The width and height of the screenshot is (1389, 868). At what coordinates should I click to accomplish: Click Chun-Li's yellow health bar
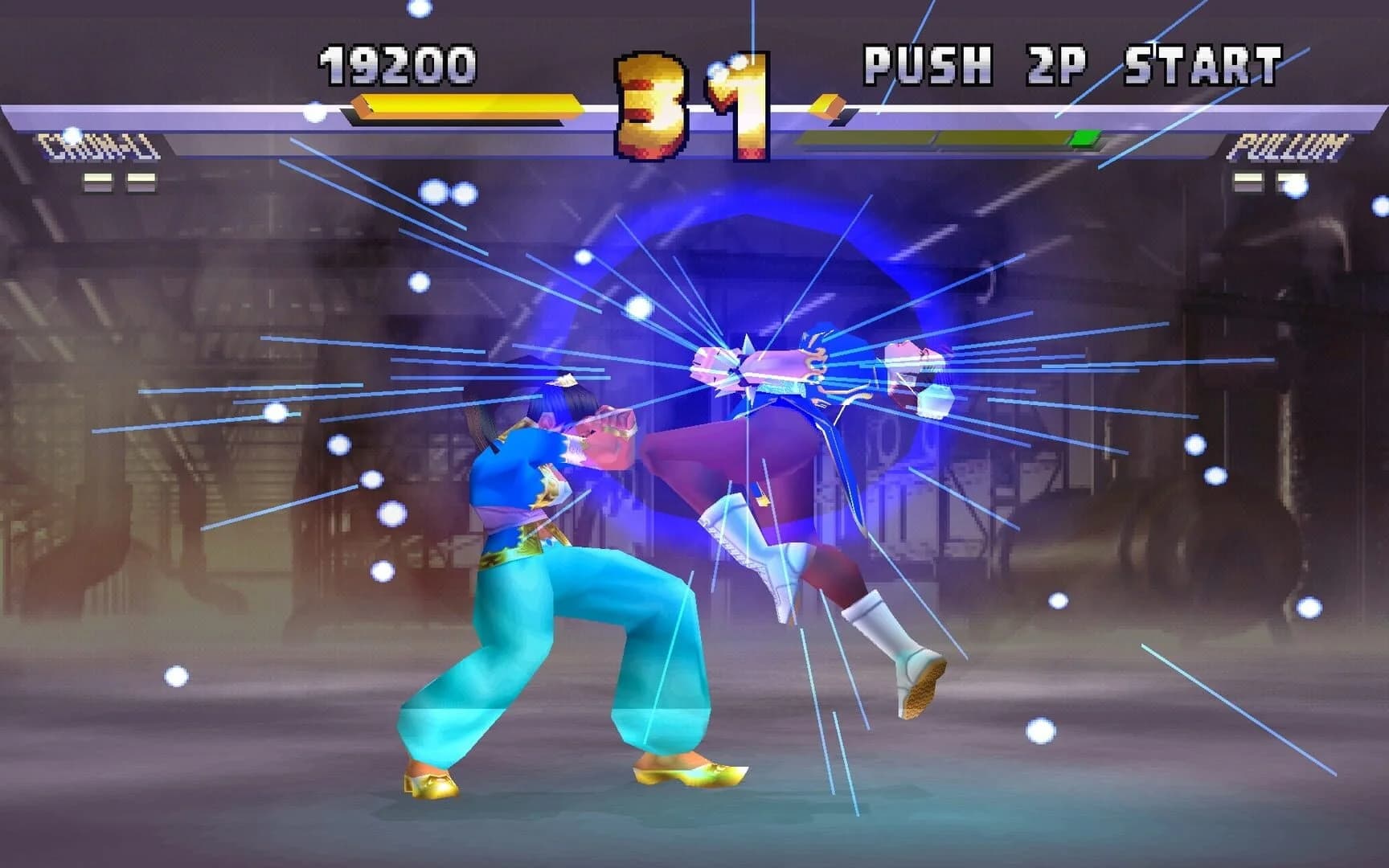pos(466,104)
